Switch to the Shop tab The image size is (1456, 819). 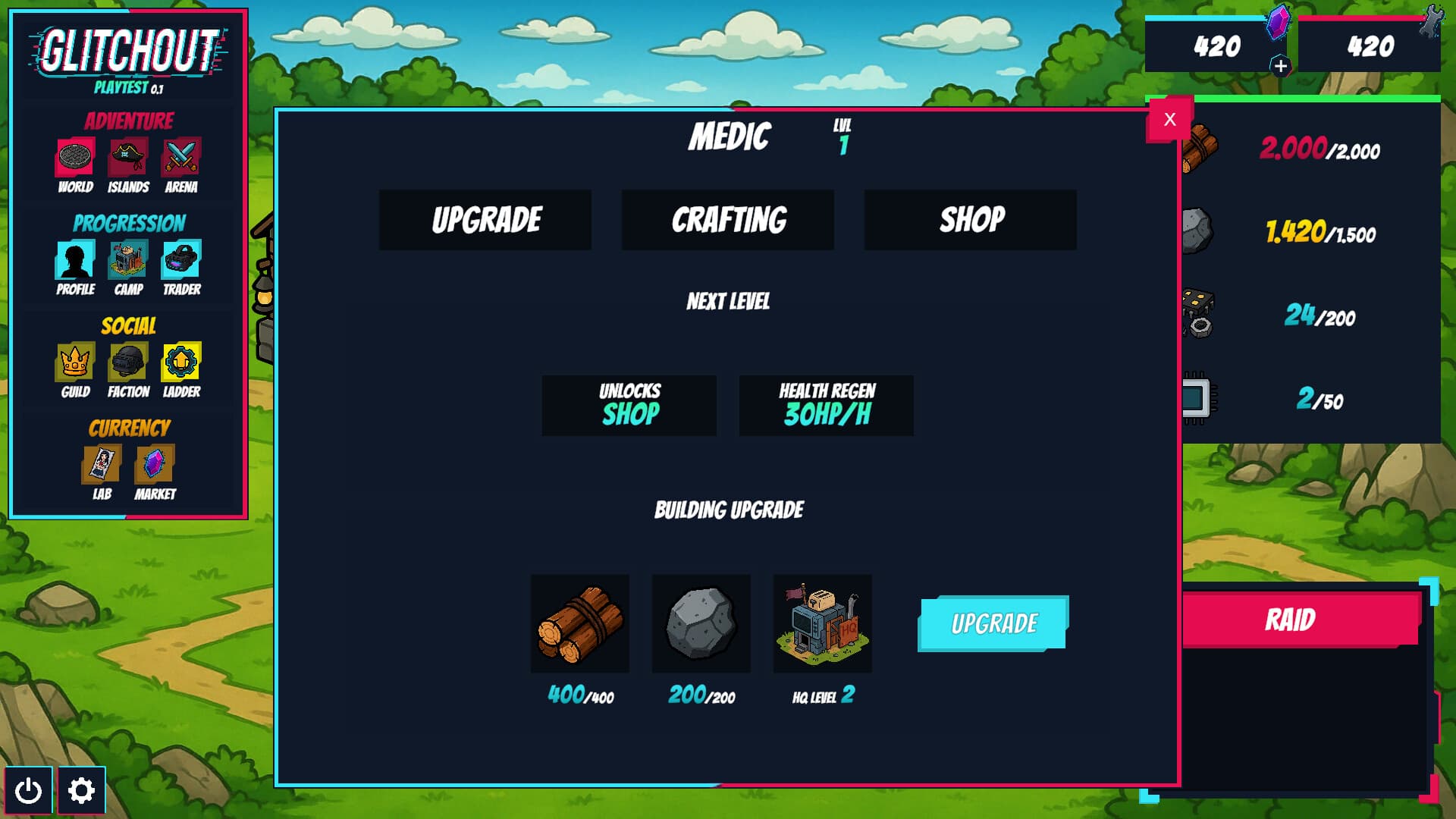pos(969,220)
